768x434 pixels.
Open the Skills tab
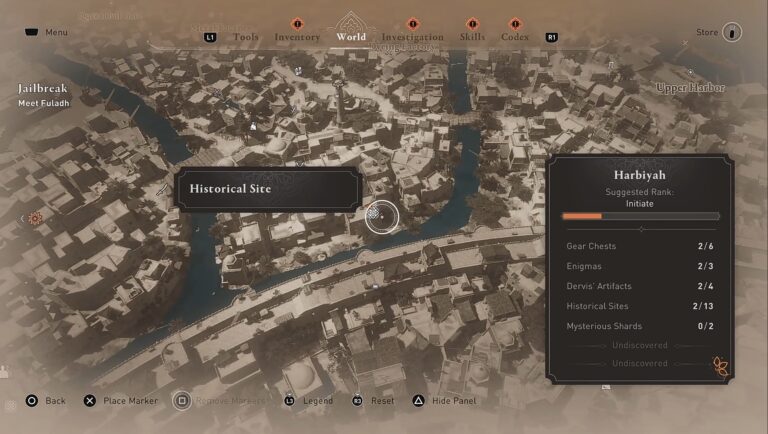(472, 37)
